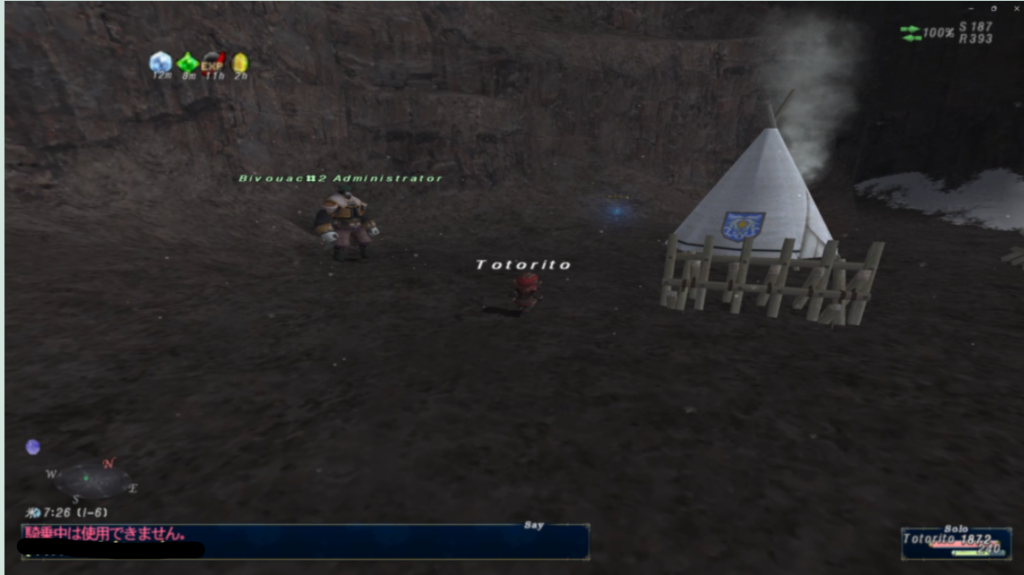Image resolution: width=1024 pixels, height=575 pixels.
Task: Click the EXP bonus status icon
Action: tap(213, 63)
